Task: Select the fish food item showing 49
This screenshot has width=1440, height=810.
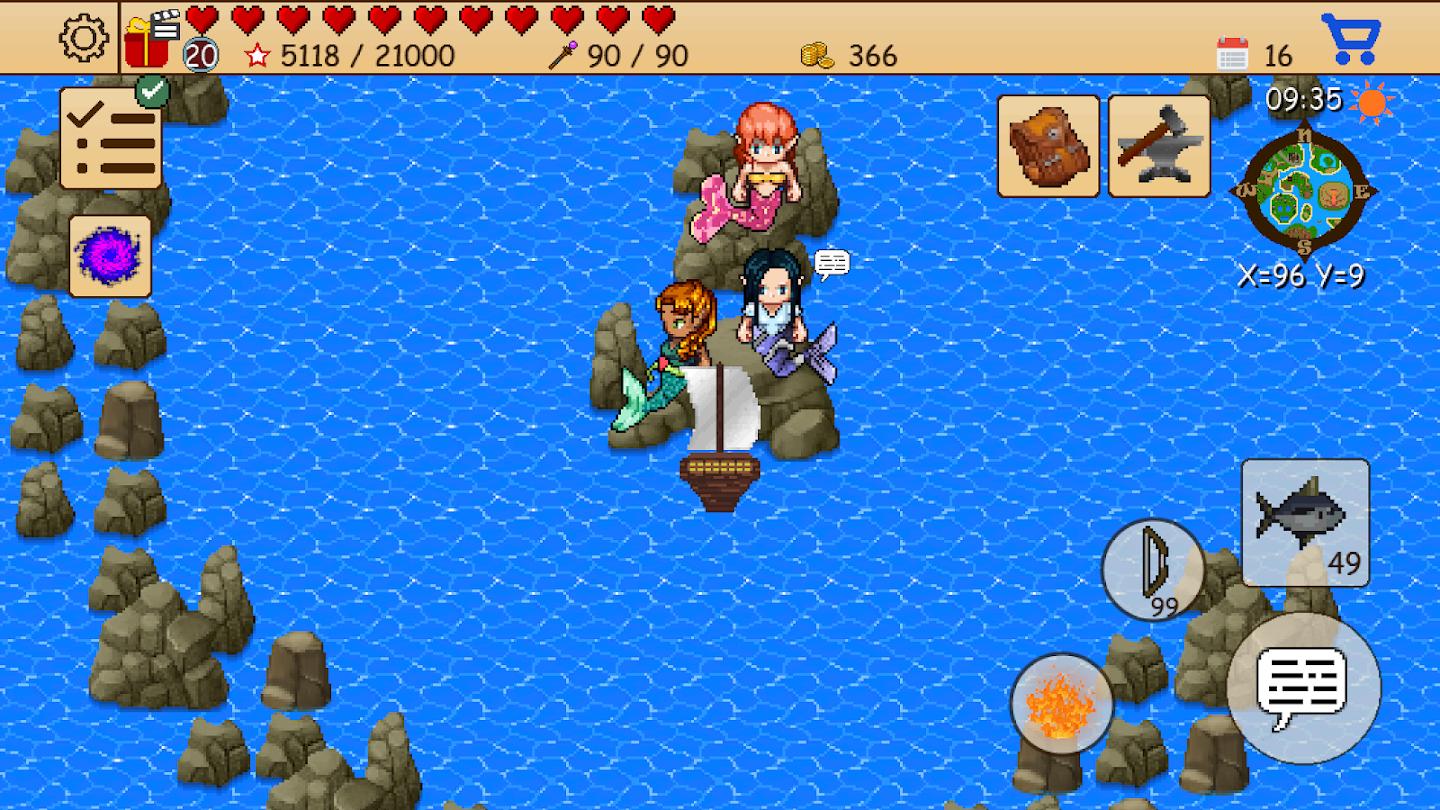Action: click(x=1303, y=520)
